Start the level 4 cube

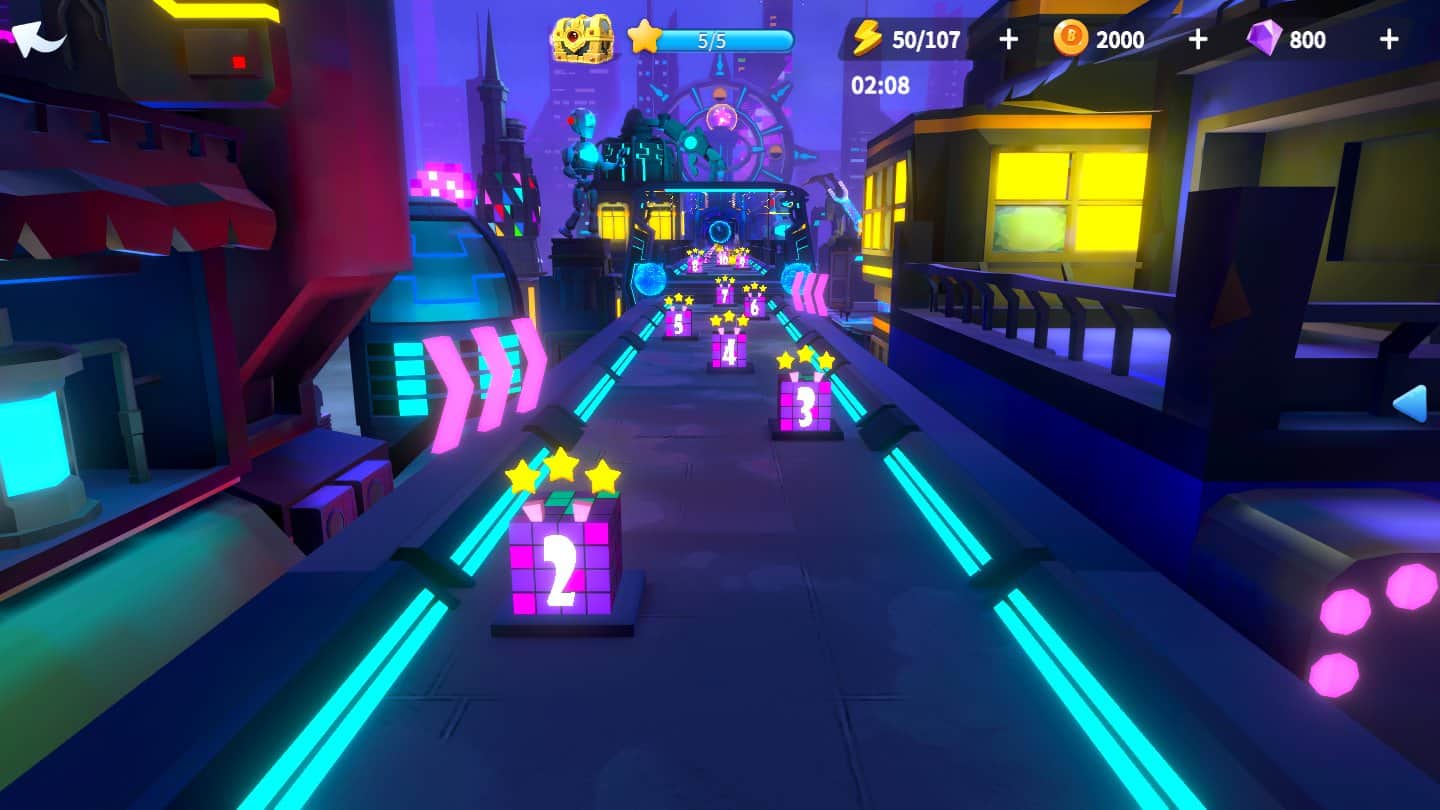pos(729,348)
